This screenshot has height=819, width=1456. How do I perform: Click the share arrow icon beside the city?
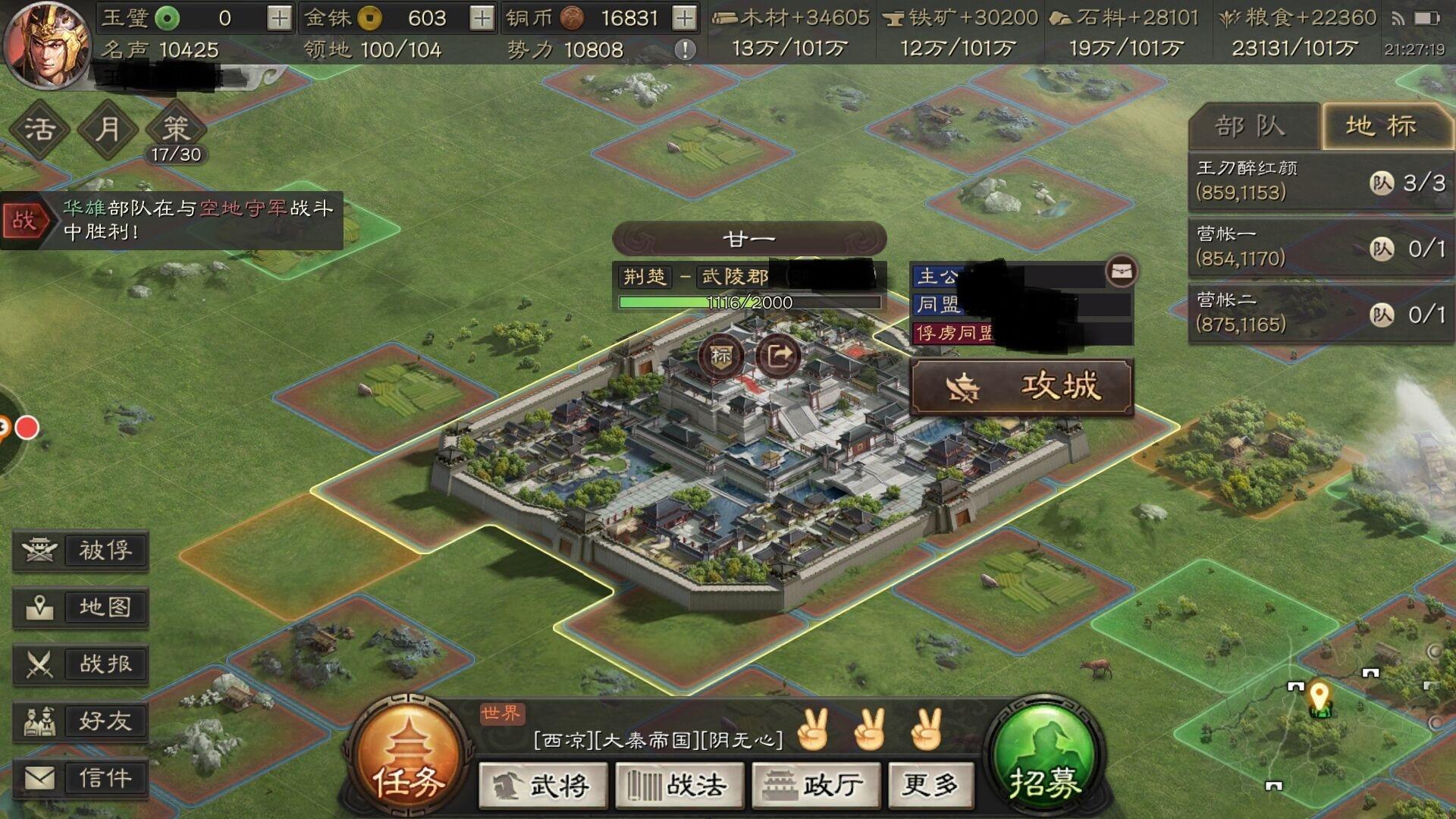pos(777,353)
